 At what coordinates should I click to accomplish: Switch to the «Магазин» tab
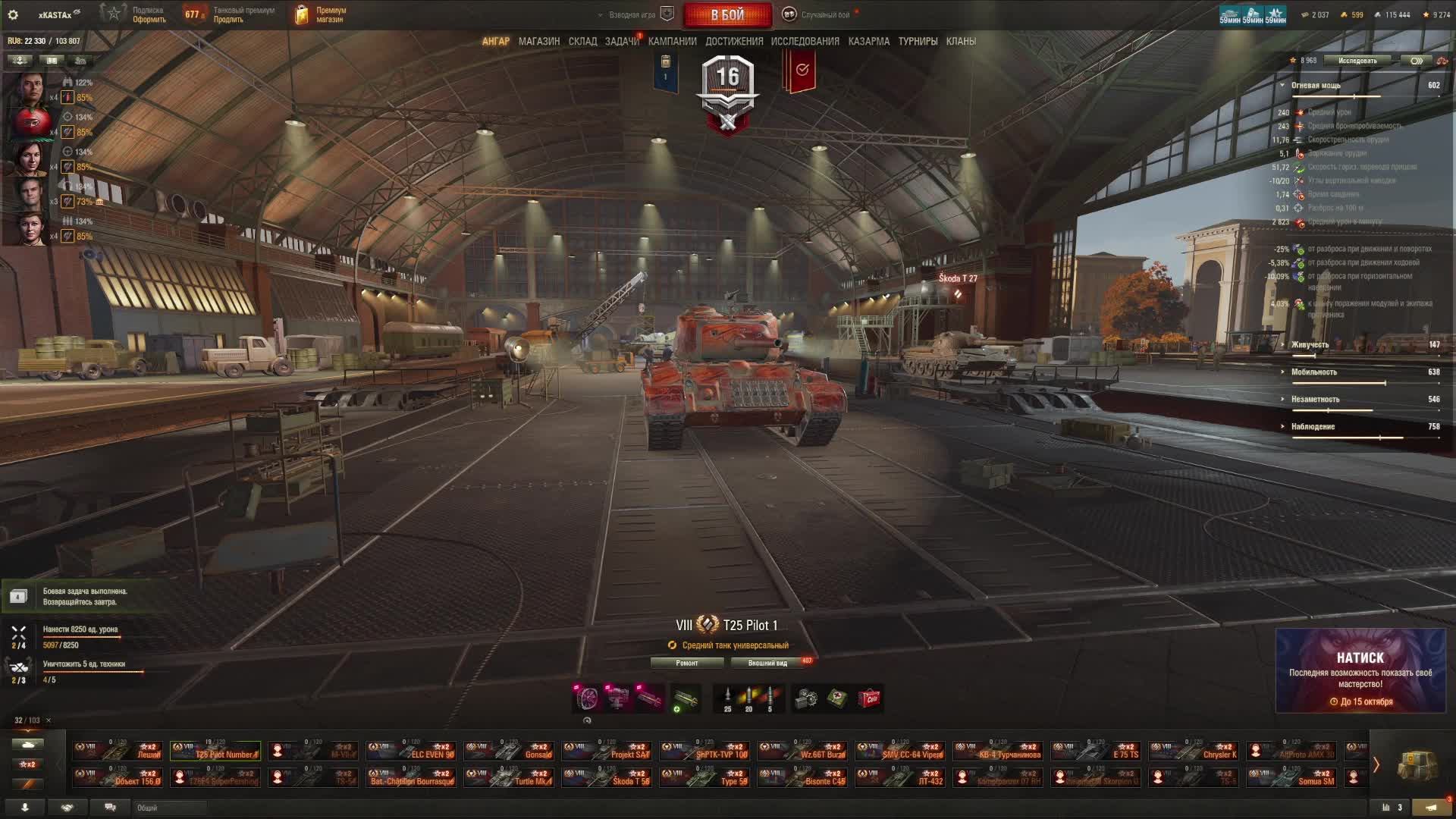pos(538,42)
